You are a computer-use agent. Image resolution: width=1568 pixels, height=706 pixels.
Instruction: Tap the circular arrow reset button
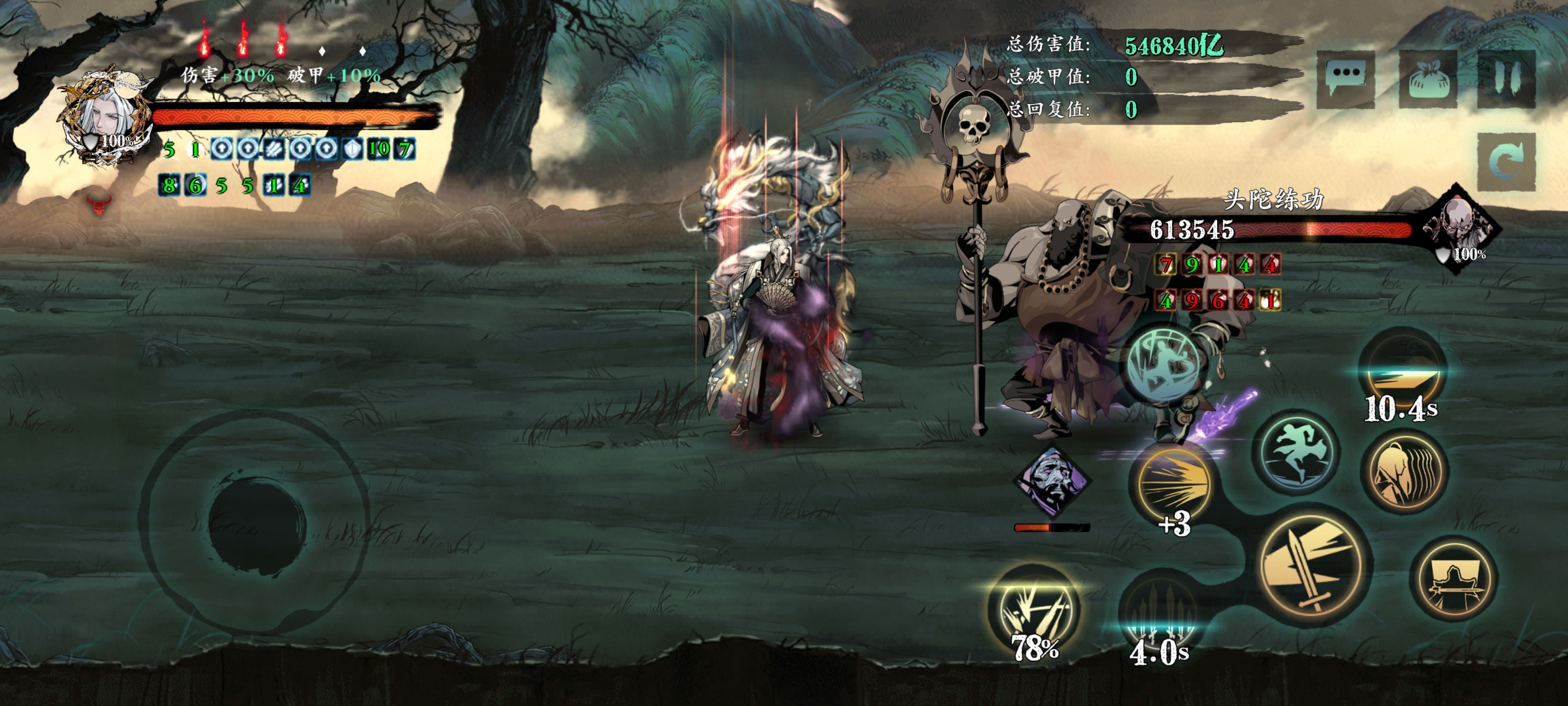click(x=1507, y=161)
